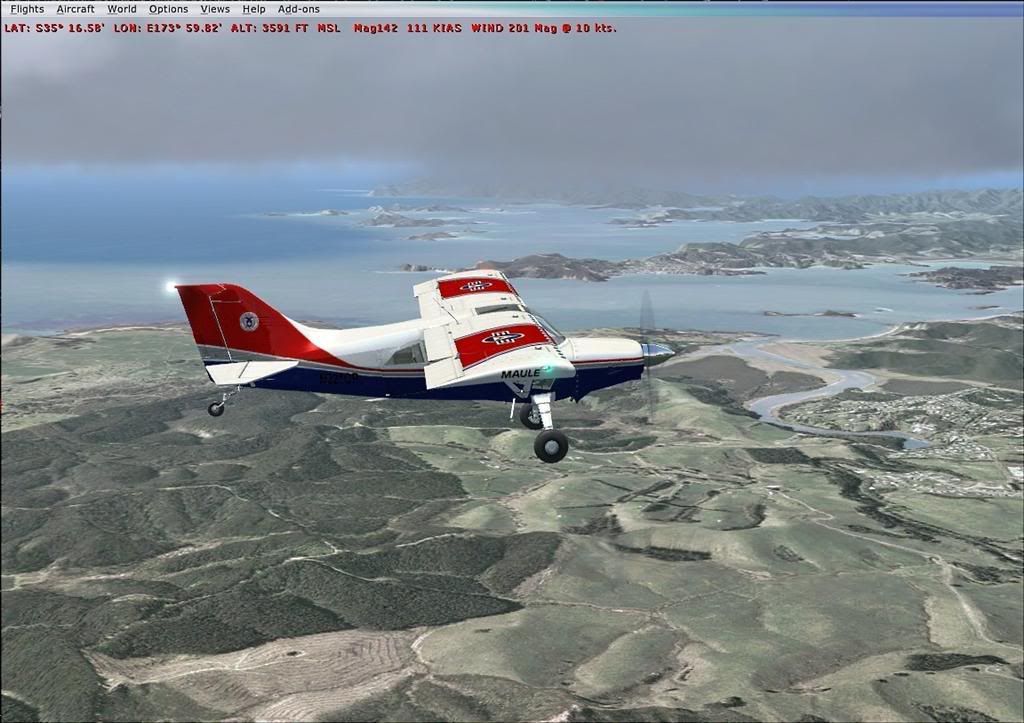Image resolution: width=1024 pixels, height=723 pixels.
Task: Expand the Add-ons menu
Action: click(x=299, y=9)
